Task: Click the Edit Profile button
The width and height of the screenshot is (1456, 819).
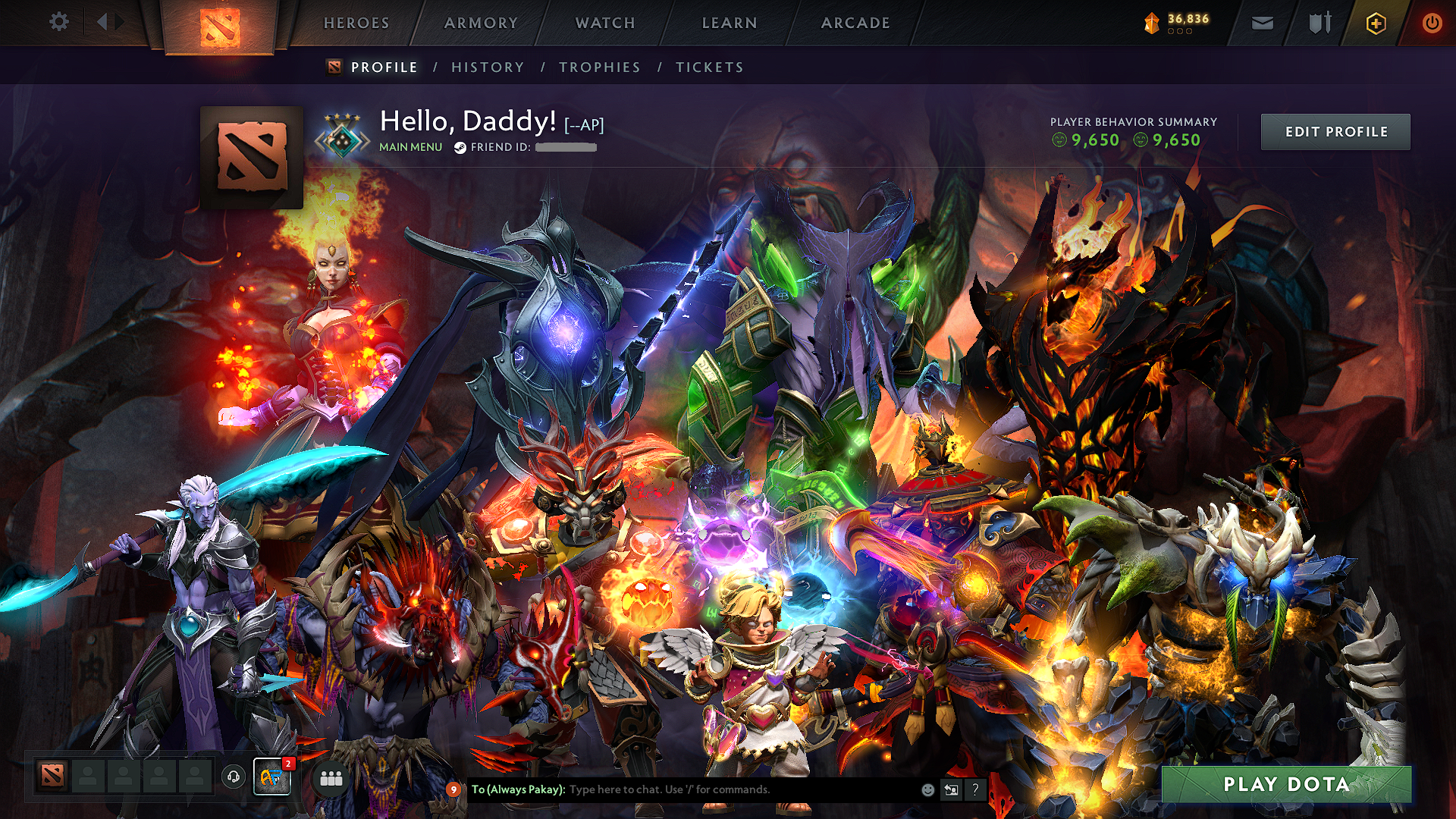Action: click(1335, 132)
